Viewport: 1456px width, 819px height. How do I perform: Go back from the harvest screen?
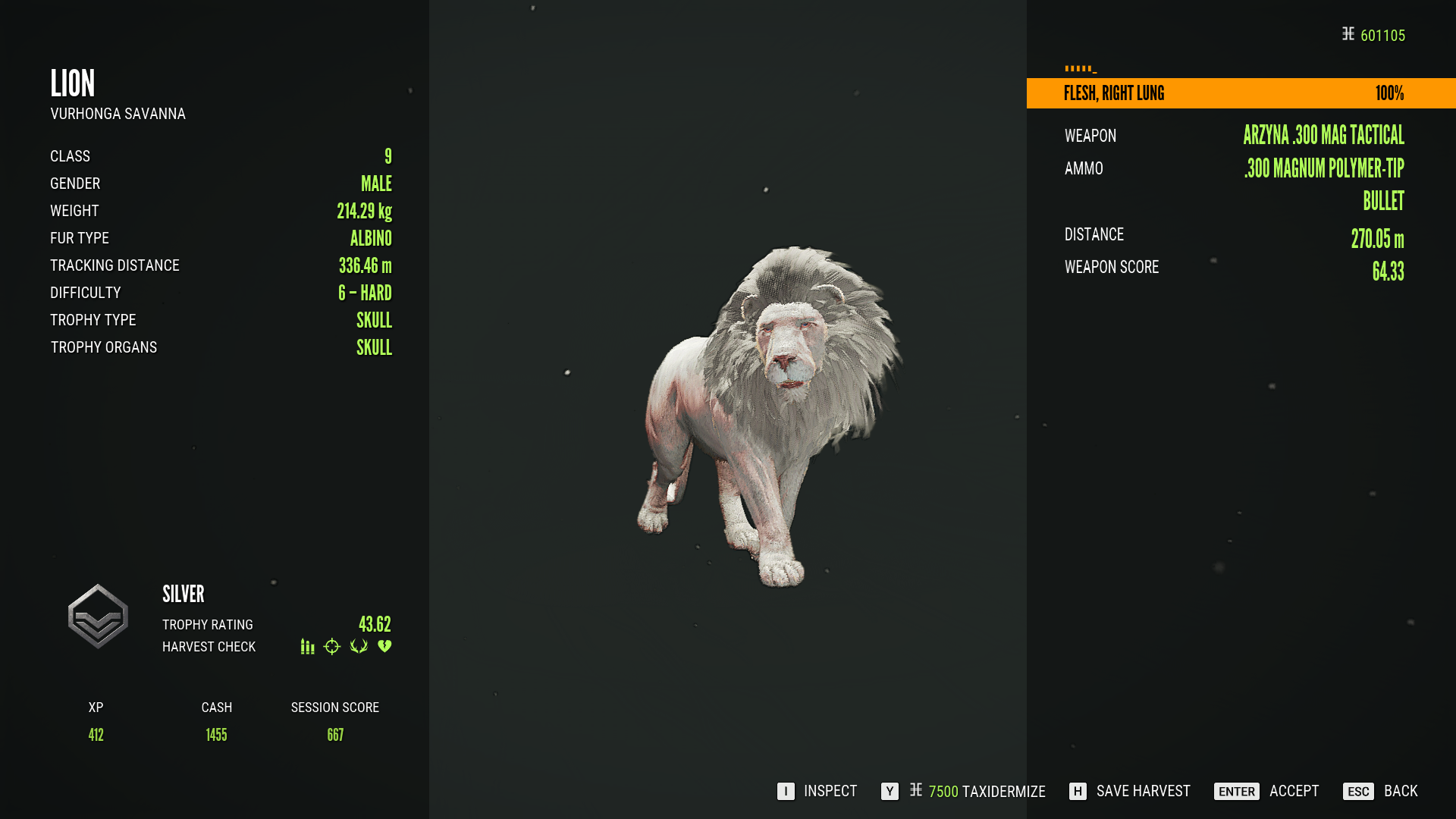tap(1380, 791)
